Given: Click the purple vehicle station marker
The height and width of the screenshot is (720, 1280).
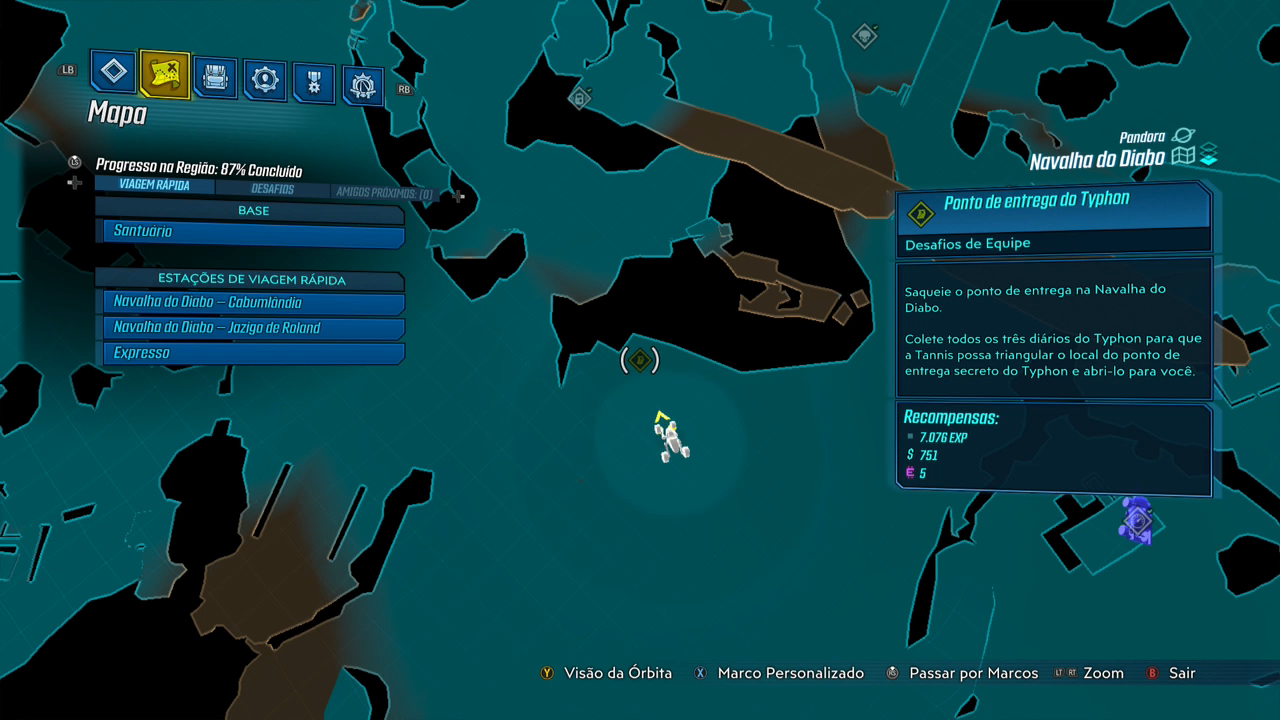Looking at the screenshot, I should click(x=1137, y=520).
